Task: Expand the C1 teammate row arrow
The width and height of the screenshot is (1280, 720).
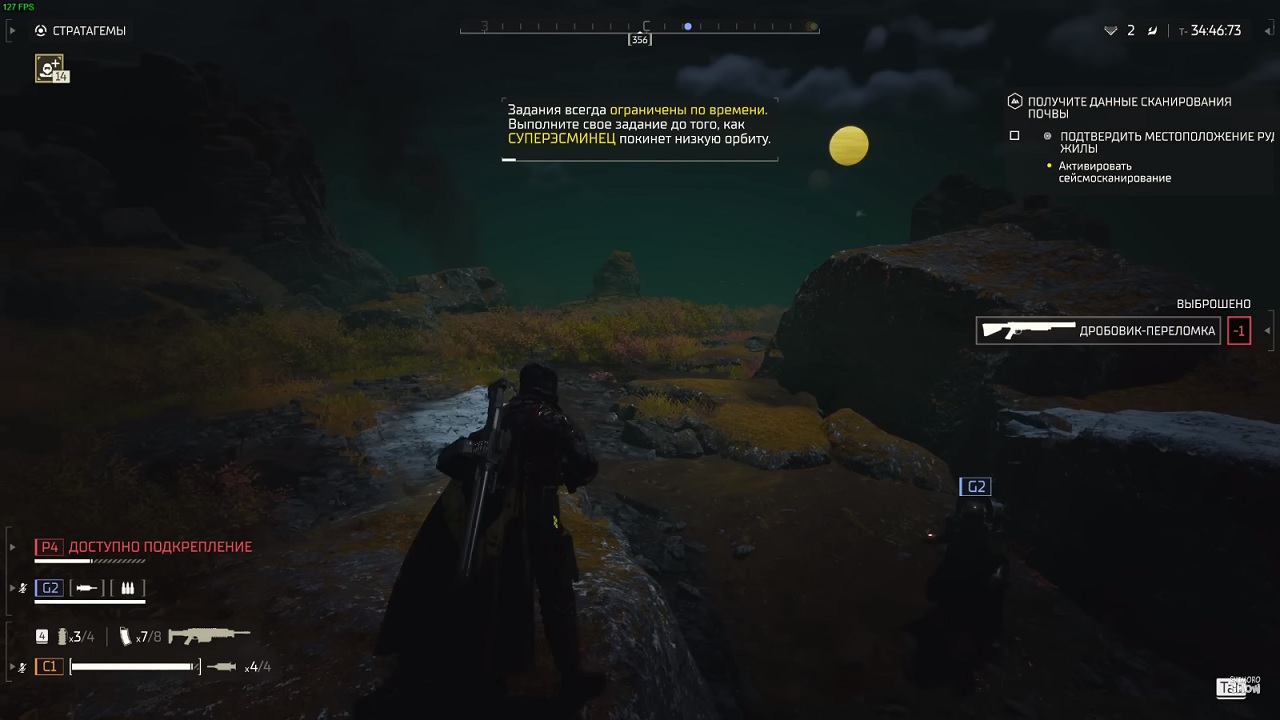Action: point(11,666)
